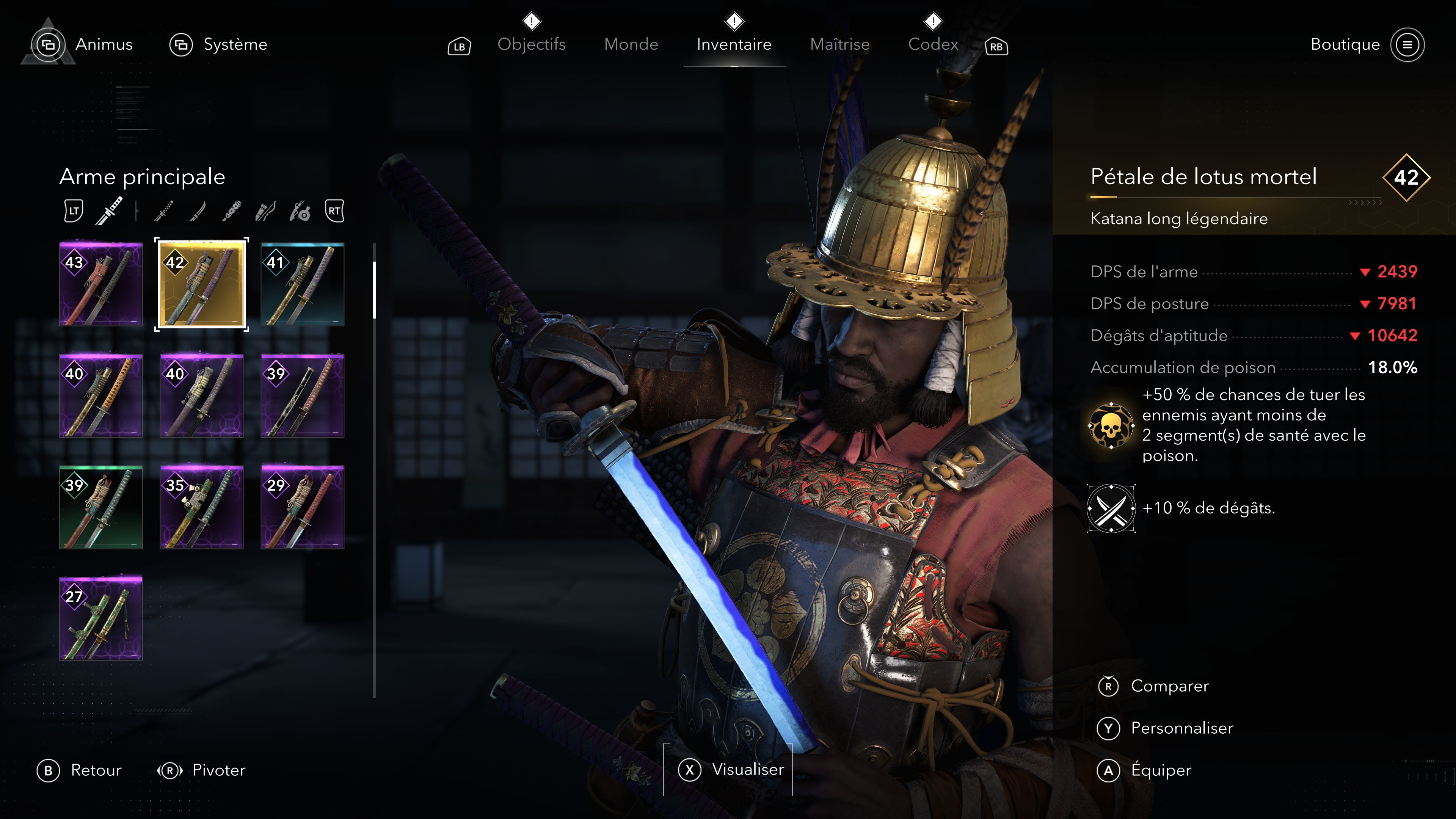The width and height of the screenshot is (1456, 819).
Task: Select the bow weapon category icon
Action: (x=267, y=212)
